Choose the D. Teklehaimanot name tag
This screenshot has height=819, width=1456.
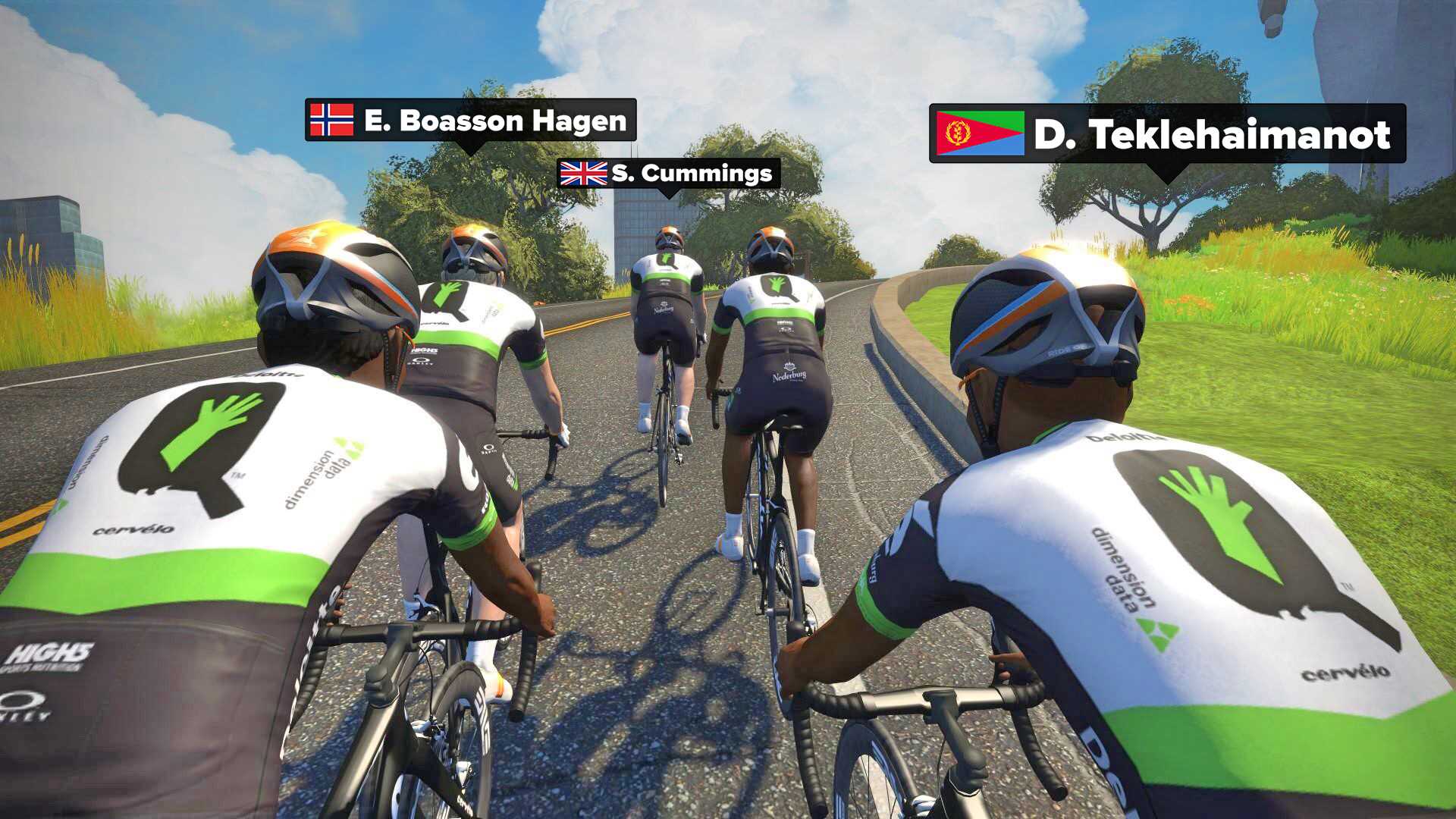click(1167, 134)
